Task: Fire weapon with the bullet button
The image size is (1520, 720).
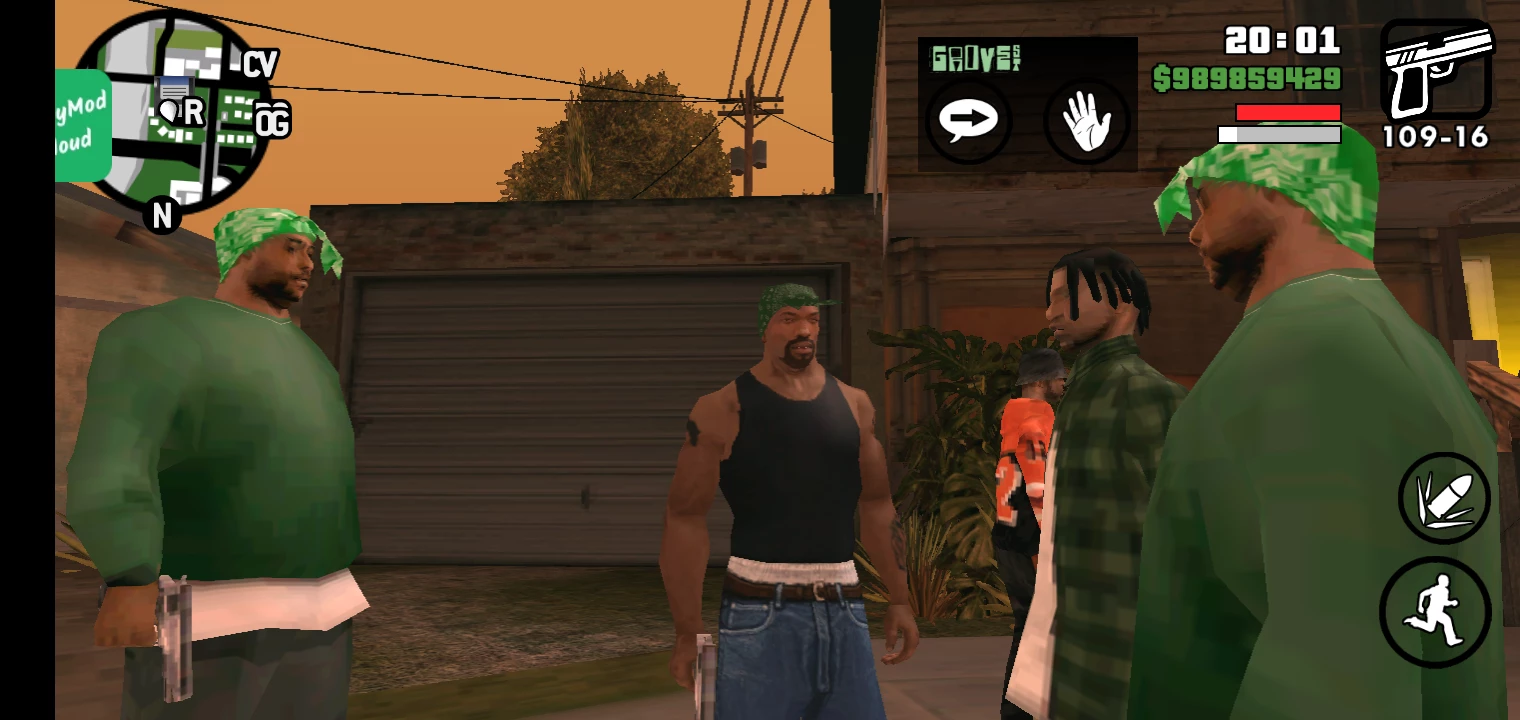Action: (1444, 498)
